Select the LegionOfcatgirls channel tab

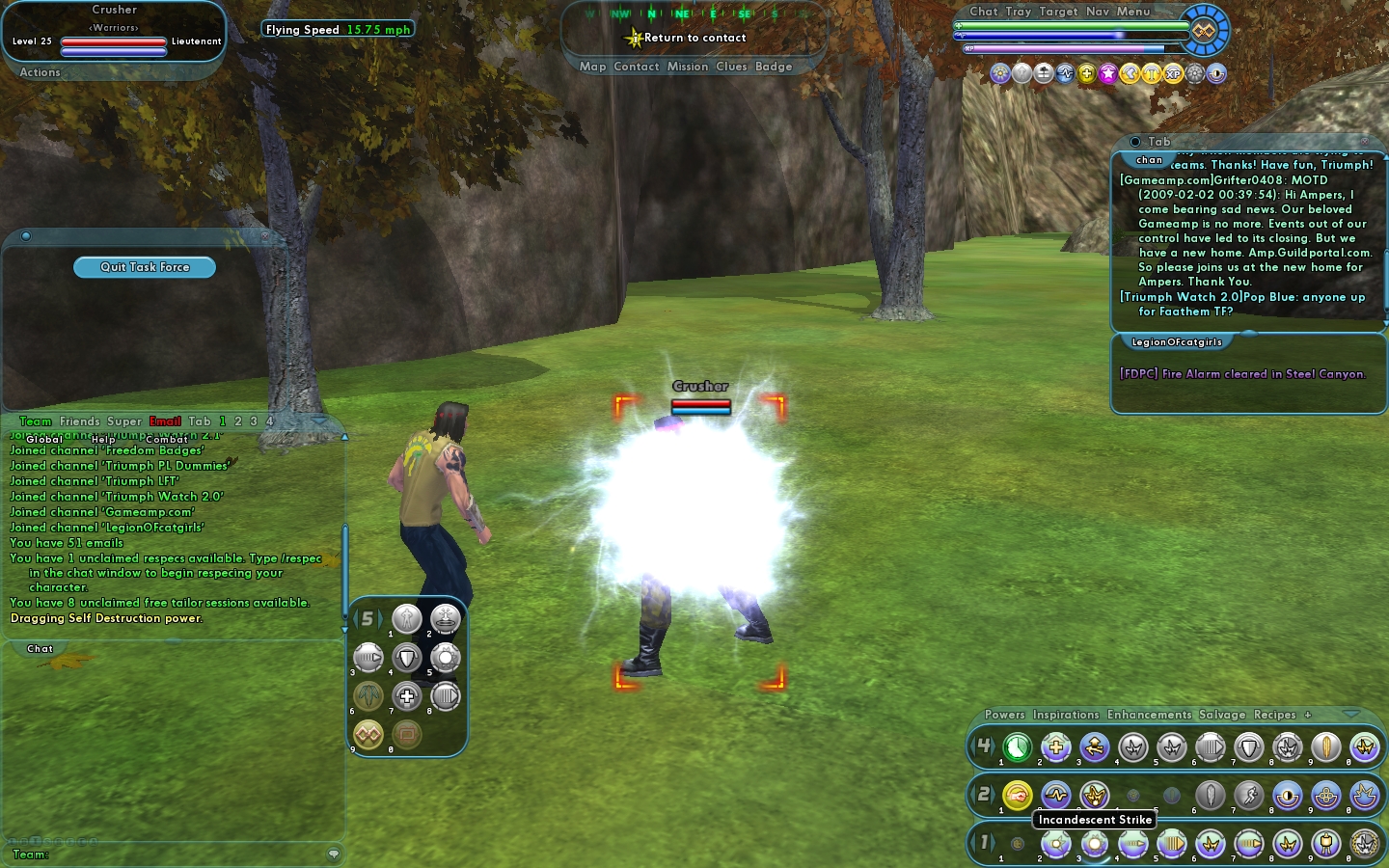click(x=1176, y=342)
